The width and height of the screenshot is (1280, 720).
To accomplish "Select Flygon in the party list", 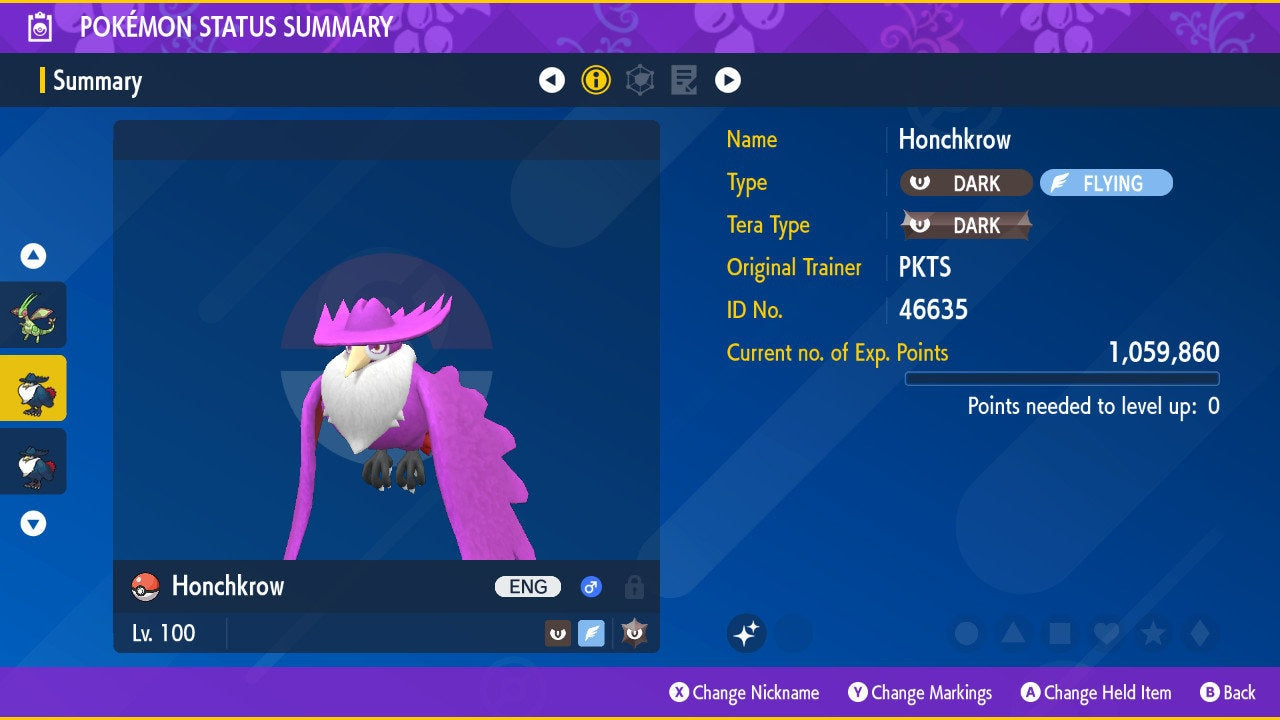I will [x=34, y=314].
